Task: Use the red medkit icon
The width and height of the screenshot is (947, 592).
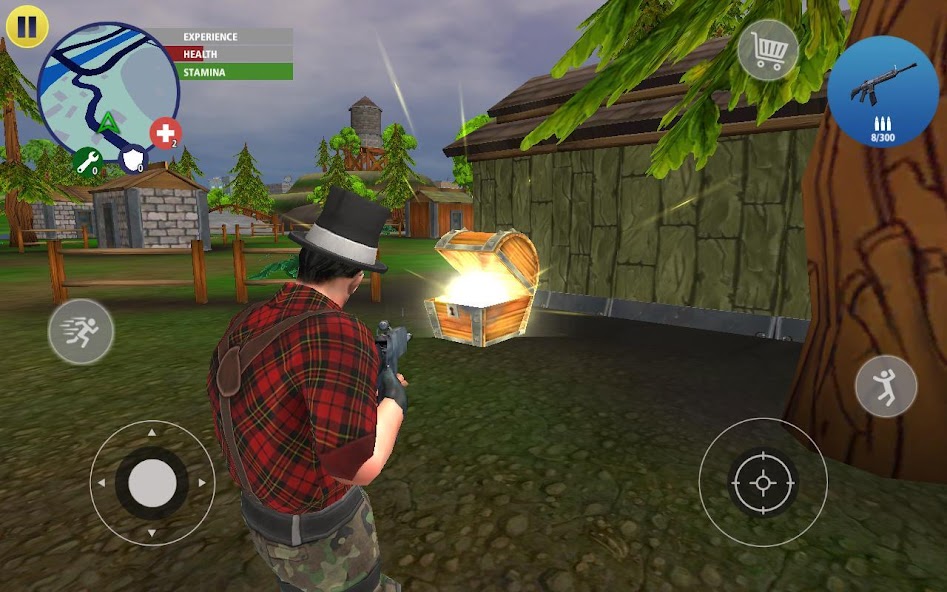Action: coord(165,134)
